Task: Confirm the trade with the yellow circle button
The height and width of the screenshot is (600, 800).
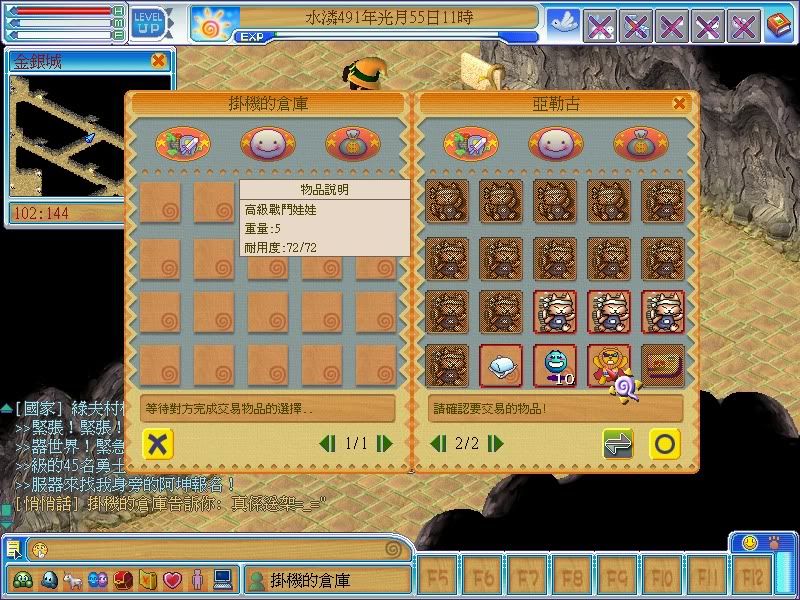Action: click(x=665, y=443)
